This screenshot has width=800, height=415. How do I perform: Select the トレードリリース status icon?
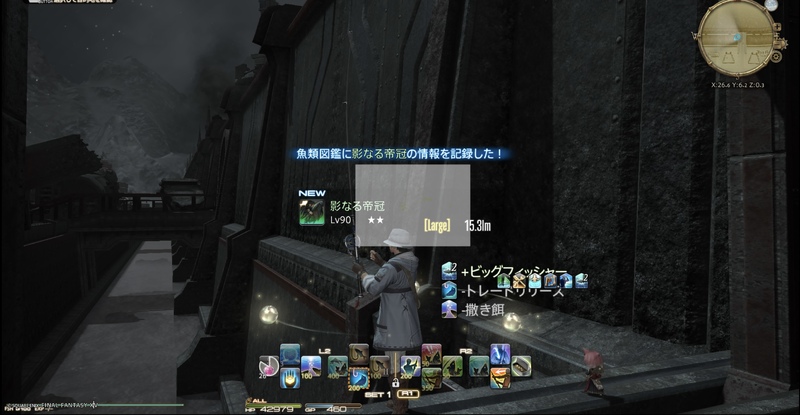[x=449, y=290]
